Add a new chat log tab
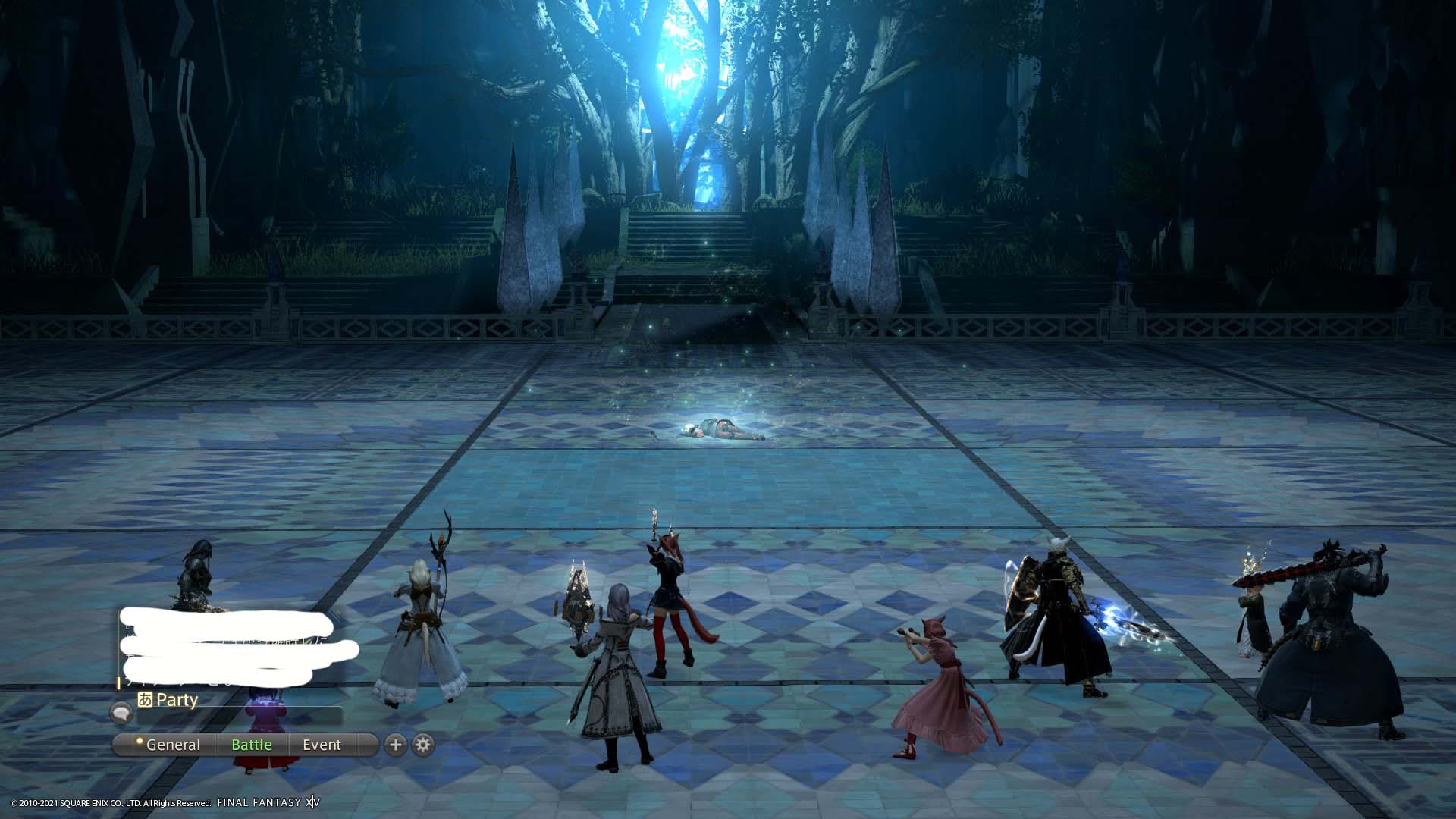This screenshot has height=819, width=1456. [395, 745]
